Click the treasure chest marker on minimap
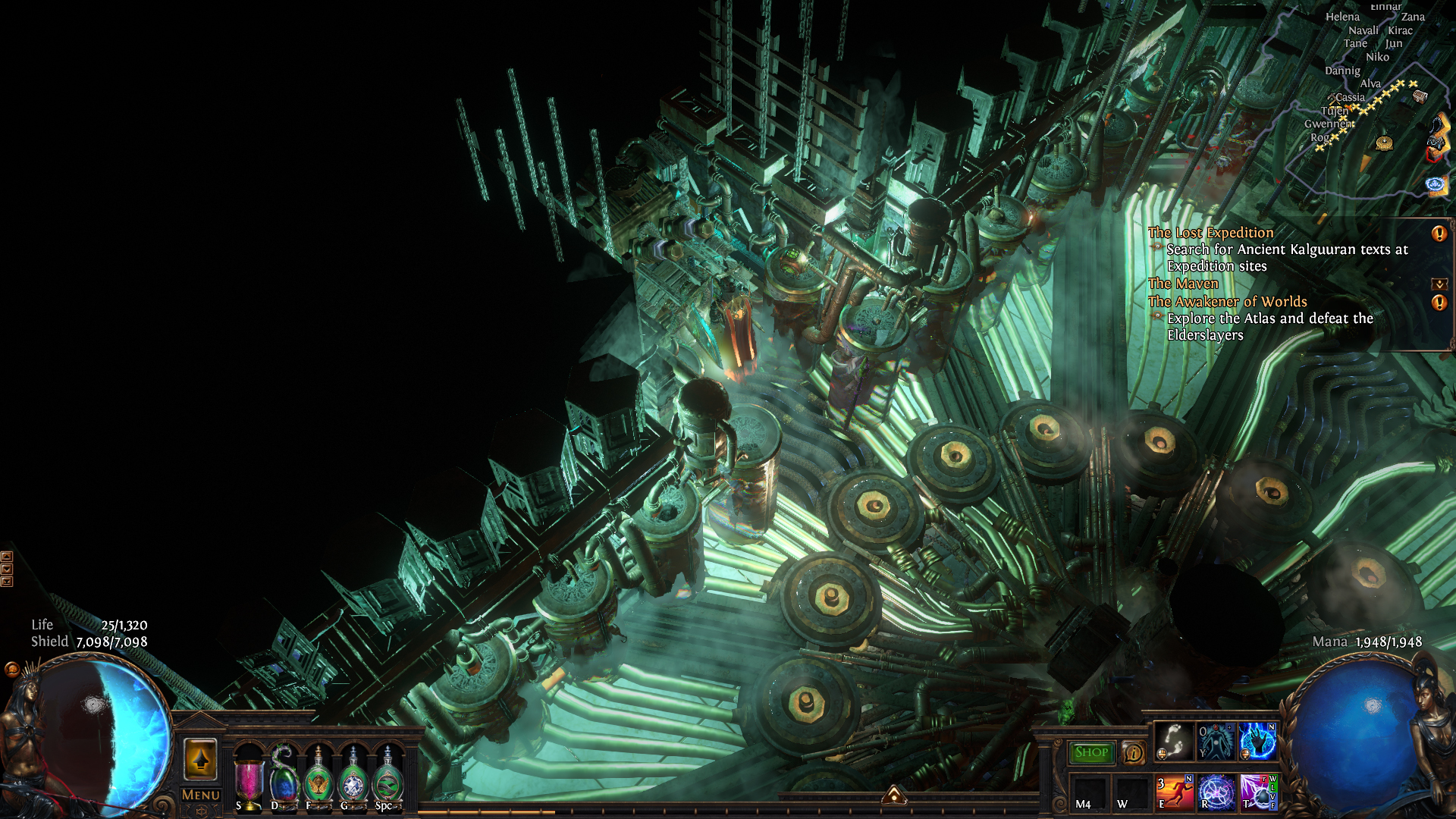 [x=1420, y=96]
